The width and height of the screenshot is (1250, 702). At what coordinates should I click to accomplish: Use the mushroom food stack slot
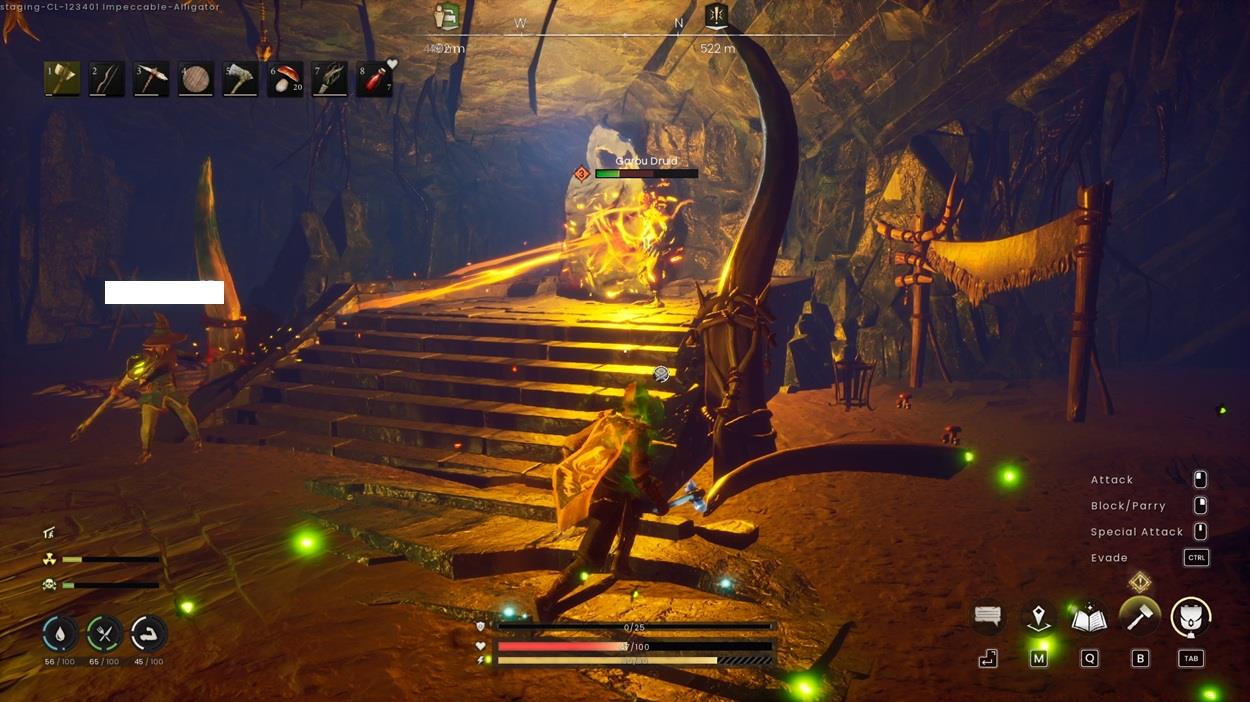pos(285,79)
